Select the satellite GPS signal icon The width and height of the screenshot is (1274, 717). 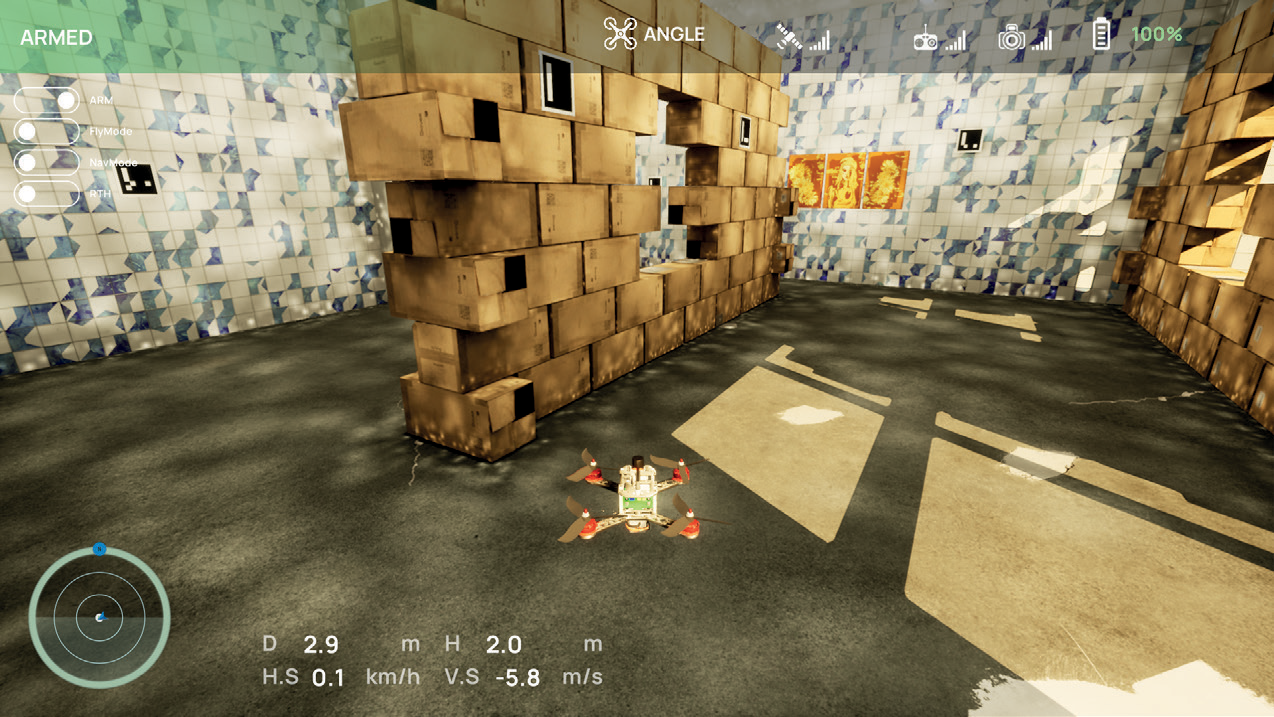point(791,38)
